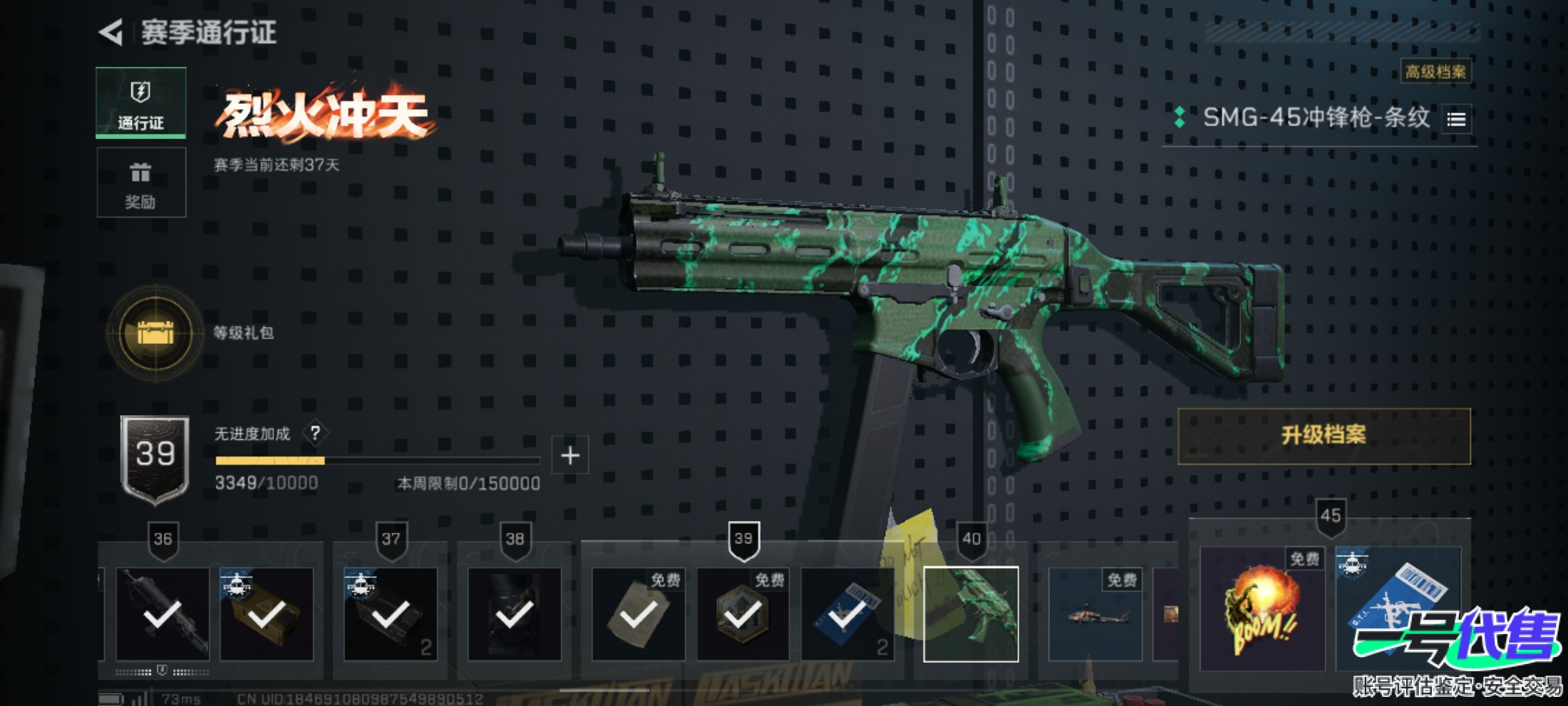1568x706 pixels.
Task: Select the green SMG-45 skin reward tile
Action: pos(971,614)
